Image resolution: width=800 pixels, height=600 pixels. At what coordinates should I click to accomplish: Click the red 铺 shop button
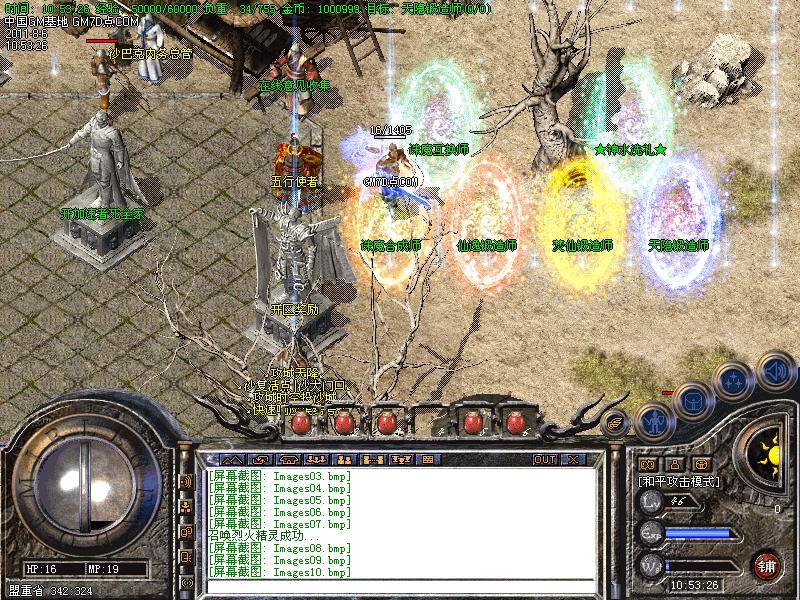767,564
